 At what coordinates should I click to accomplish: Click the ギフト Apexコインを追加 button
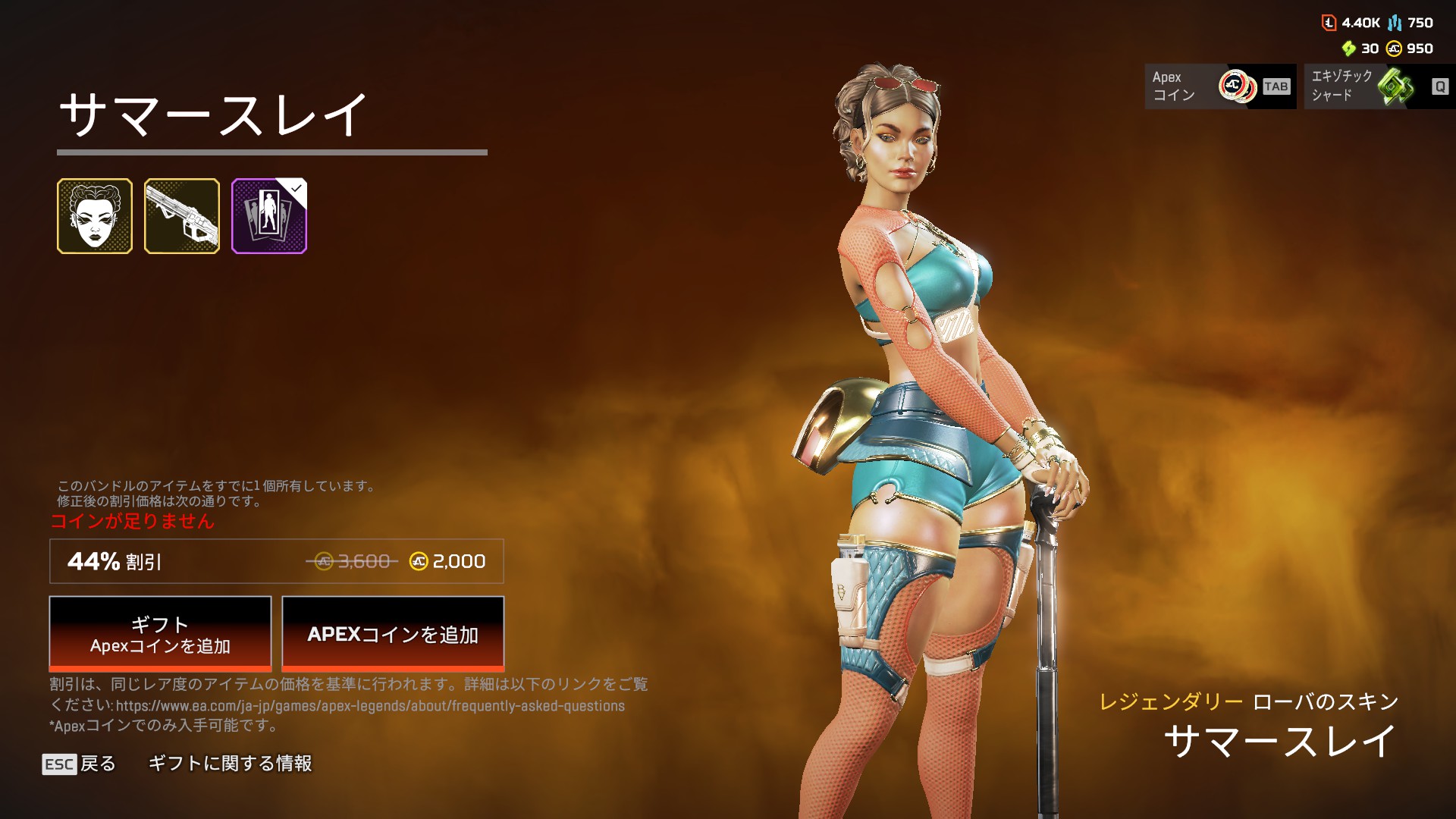click(160, 634)
